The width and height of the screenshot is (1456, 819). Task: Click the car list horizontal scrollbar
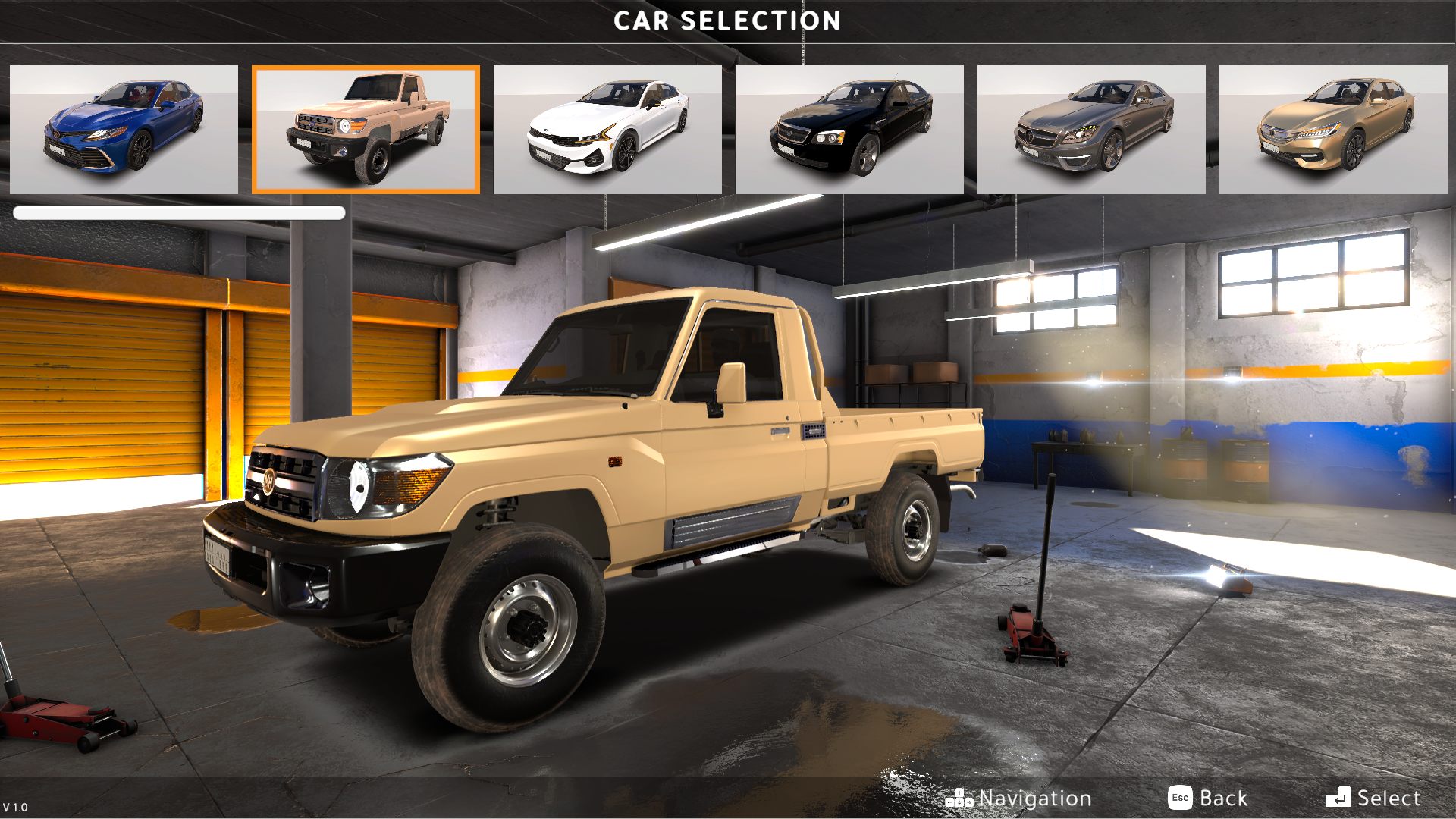(x=179, y=213)
